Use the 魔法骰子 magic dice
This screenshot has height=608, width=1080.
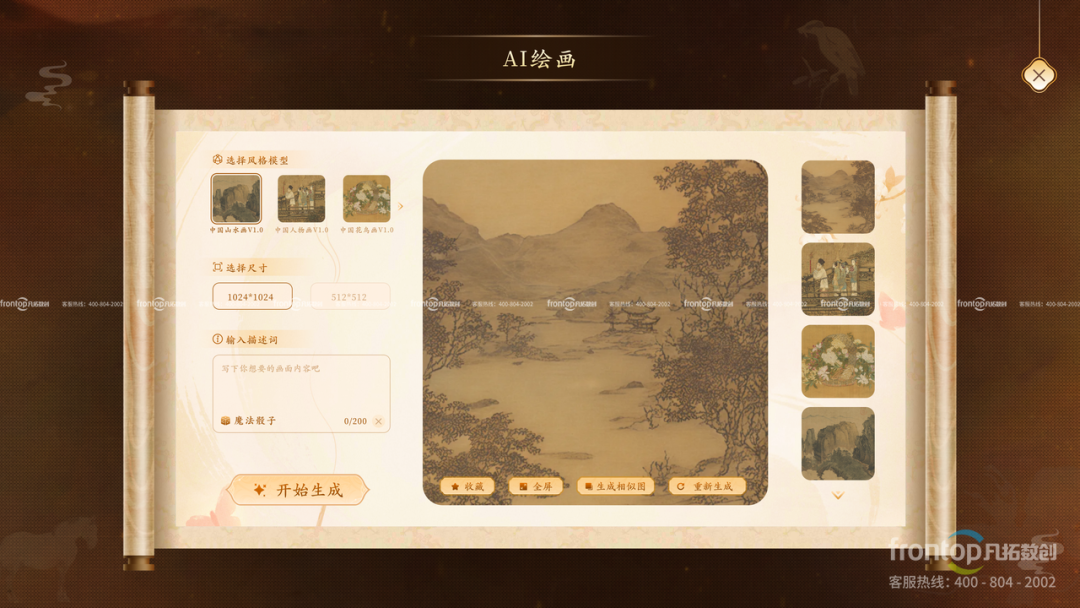pyautogui.click(x=248, y=421)
